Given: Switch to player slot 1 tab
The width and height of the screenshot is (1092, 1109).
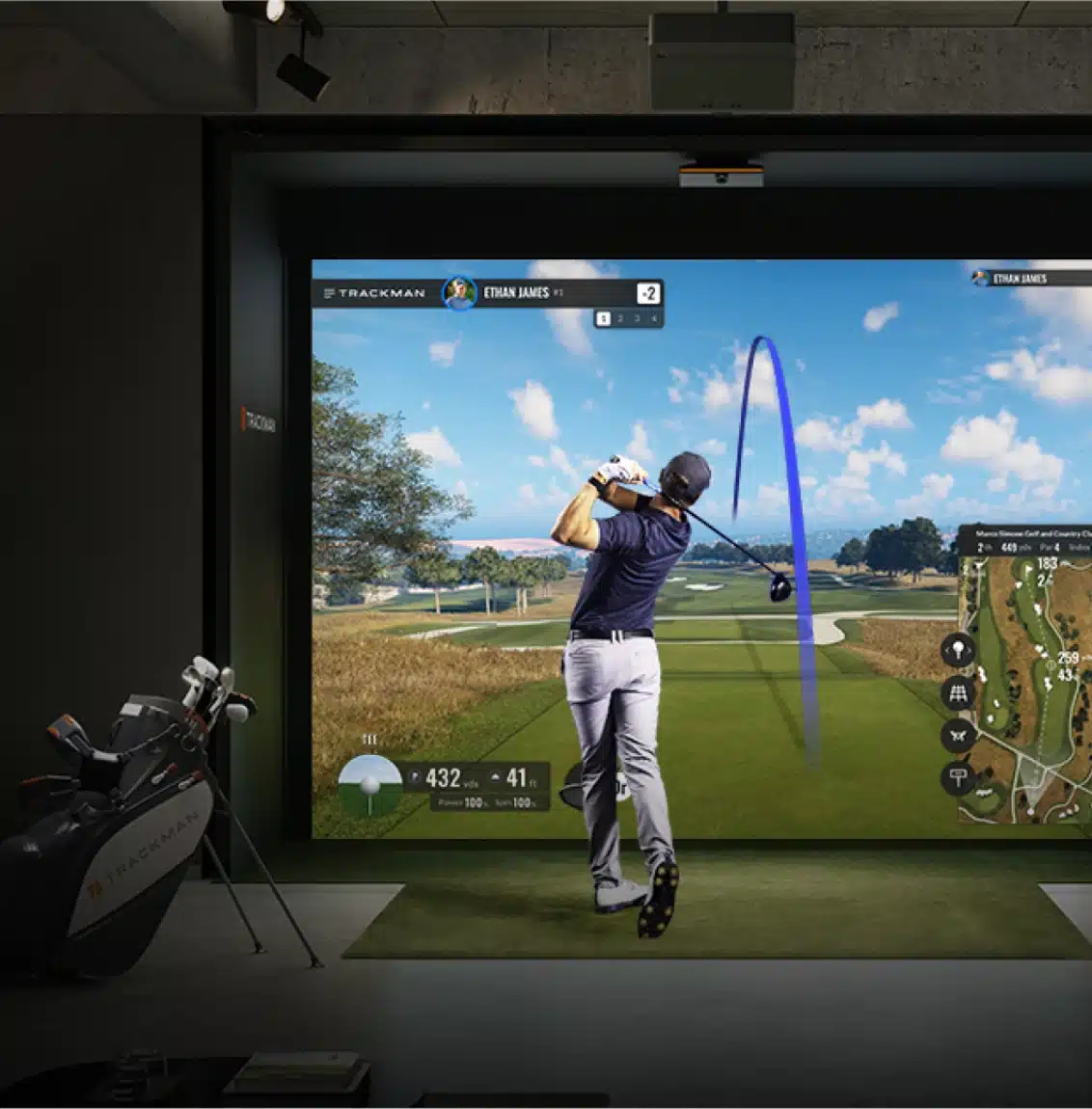Looking at the screenshot, I should click(603, 318).
